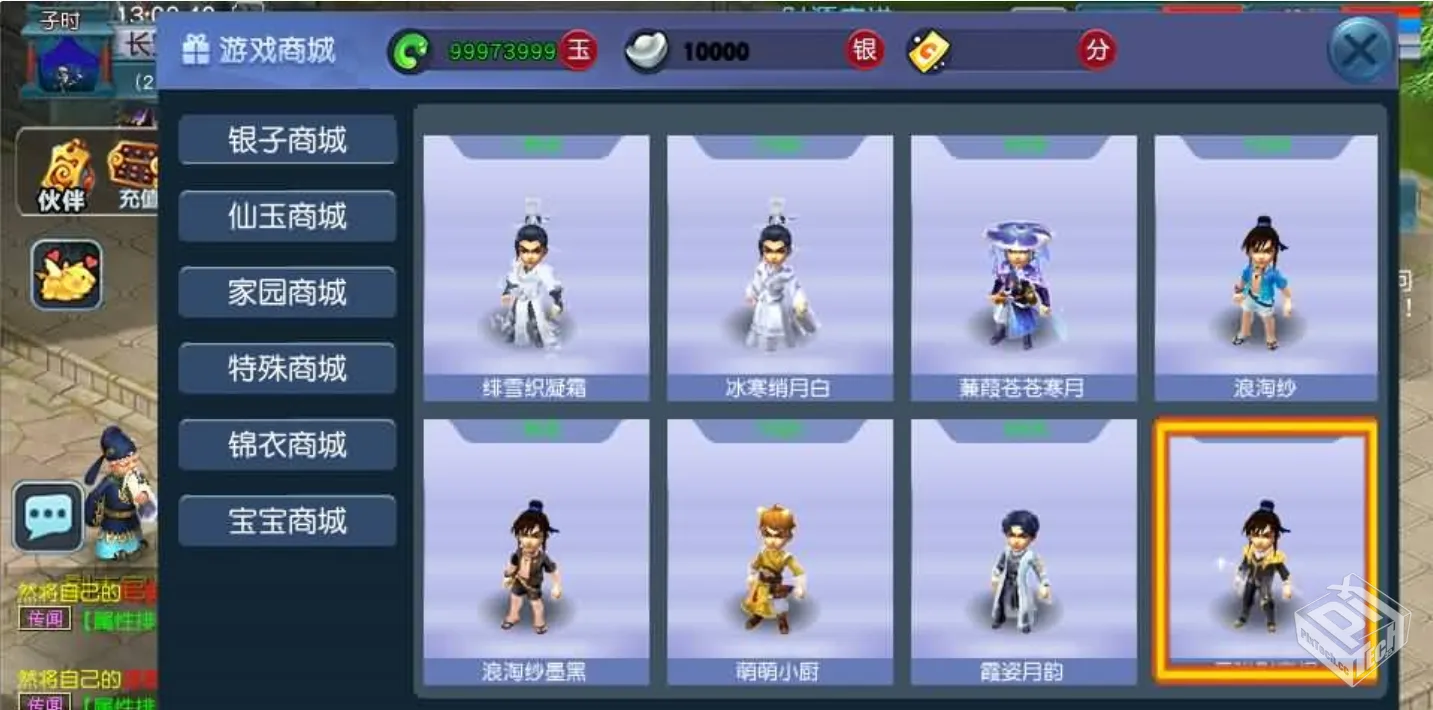Switch to the 锦衣商城 category
The width and height of the screenshot is (1433, 710).
tap(287, 444)
